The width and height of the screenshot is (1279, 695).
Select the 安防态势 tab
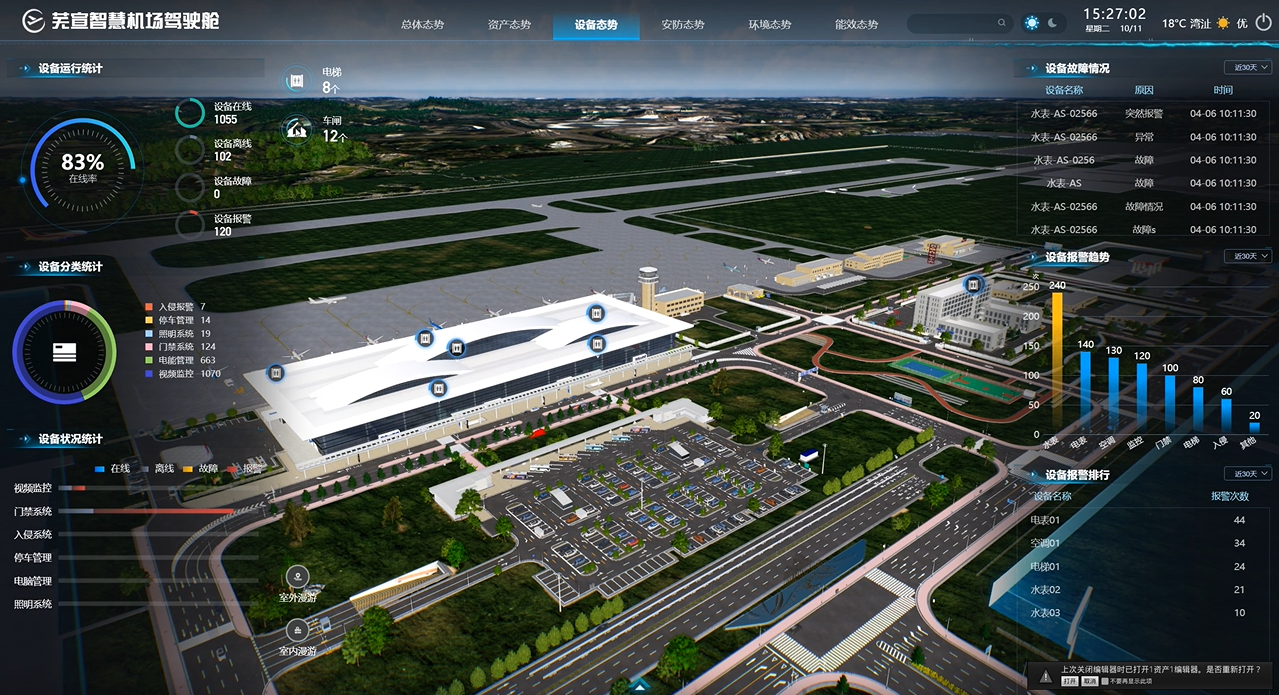[683, 24]
